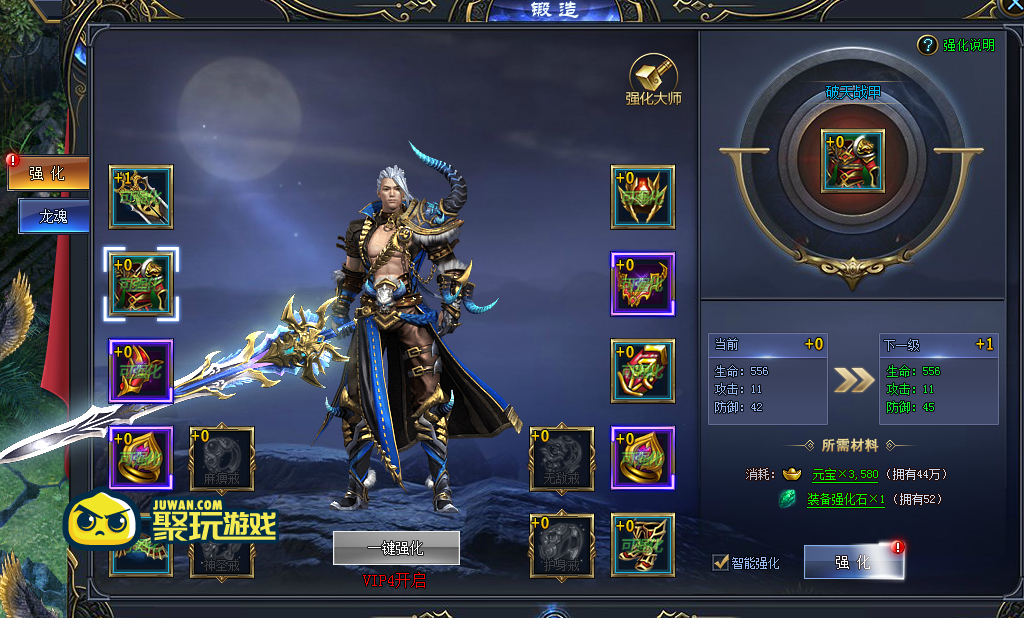Select the +1 weapon equipment slot
This screenshot has width=1024, height=618.
click(x=141, y=197)
